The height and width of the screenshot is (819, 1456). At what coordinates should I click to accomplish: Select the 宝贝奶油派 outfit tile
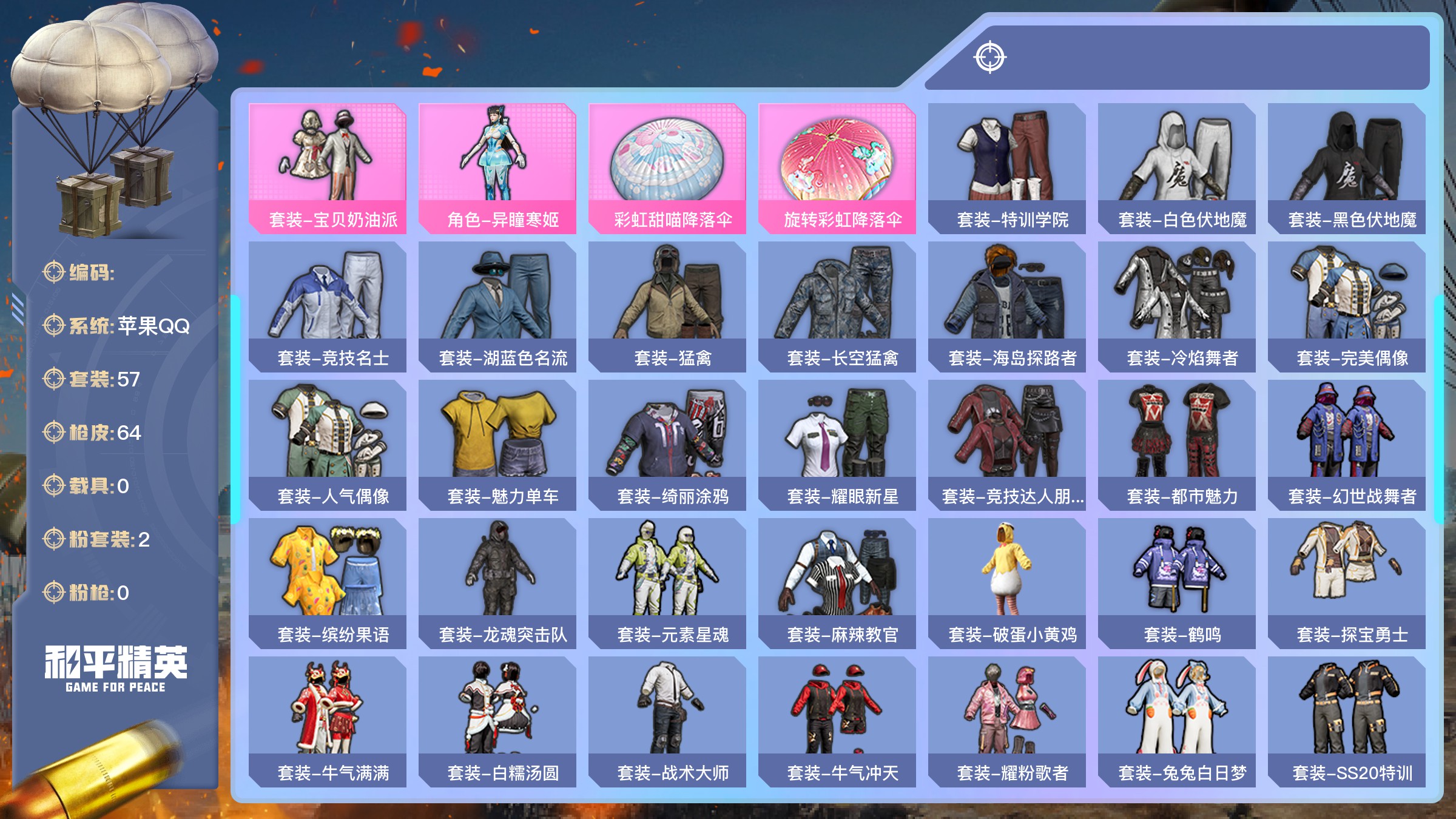328,168
